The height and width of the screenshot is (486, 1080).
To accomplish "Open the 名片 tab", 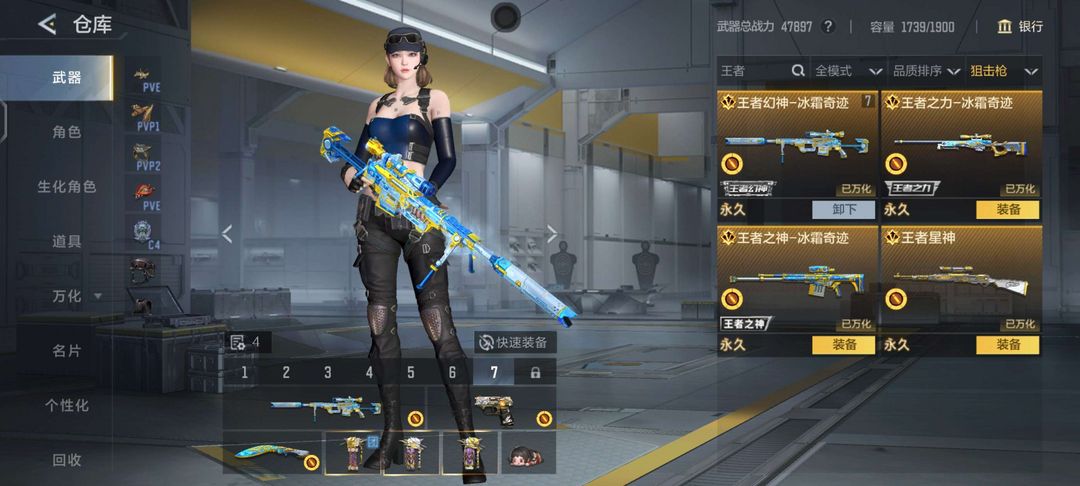I will (x=66, y=351).
